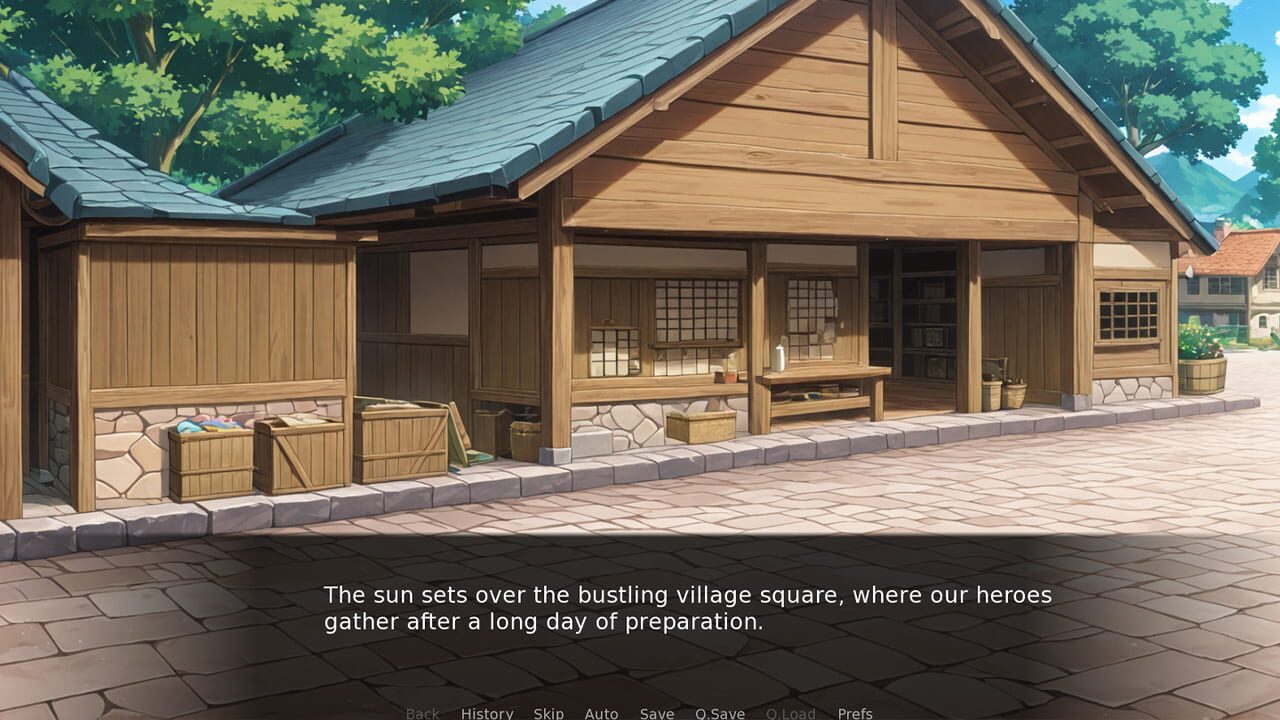This screenshot has height=720, width=1280.
Task: Select Auto from the quick menu
Action: click(601, 714)
